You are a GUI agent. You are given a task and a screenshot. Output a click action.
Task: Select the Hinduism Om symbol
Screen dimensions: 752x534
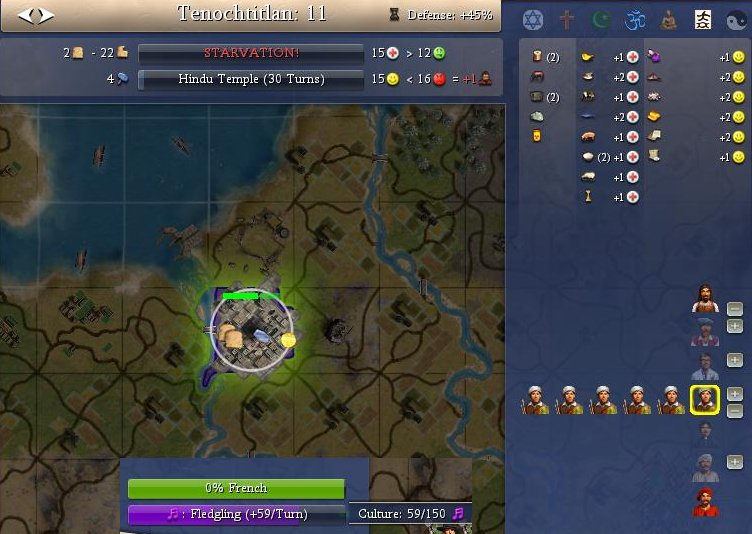pyautogui.click(x=635, y=19)
